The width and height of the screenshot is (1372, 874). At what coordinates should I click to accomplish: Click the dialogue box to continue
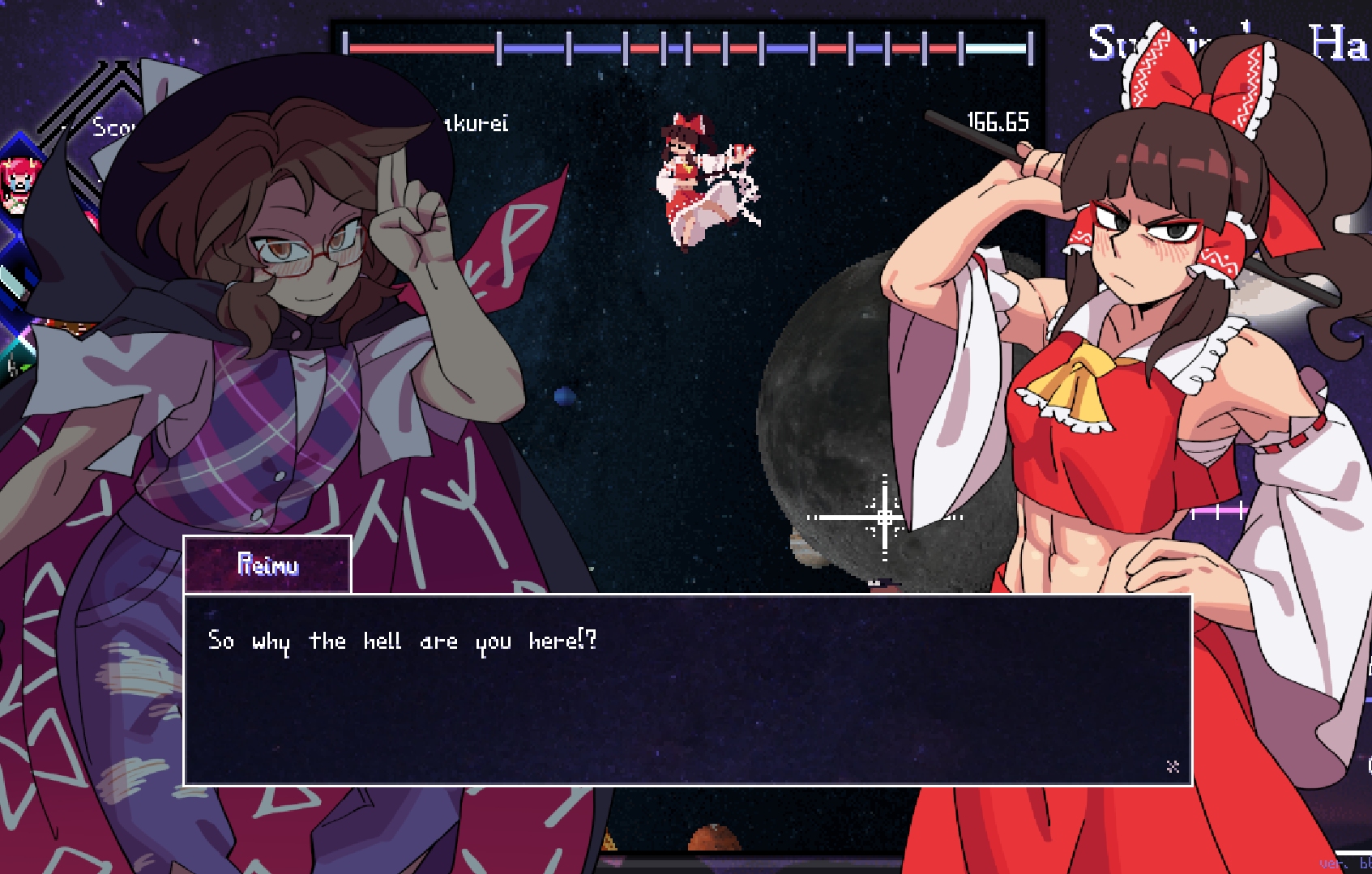(x=687, y=690)
